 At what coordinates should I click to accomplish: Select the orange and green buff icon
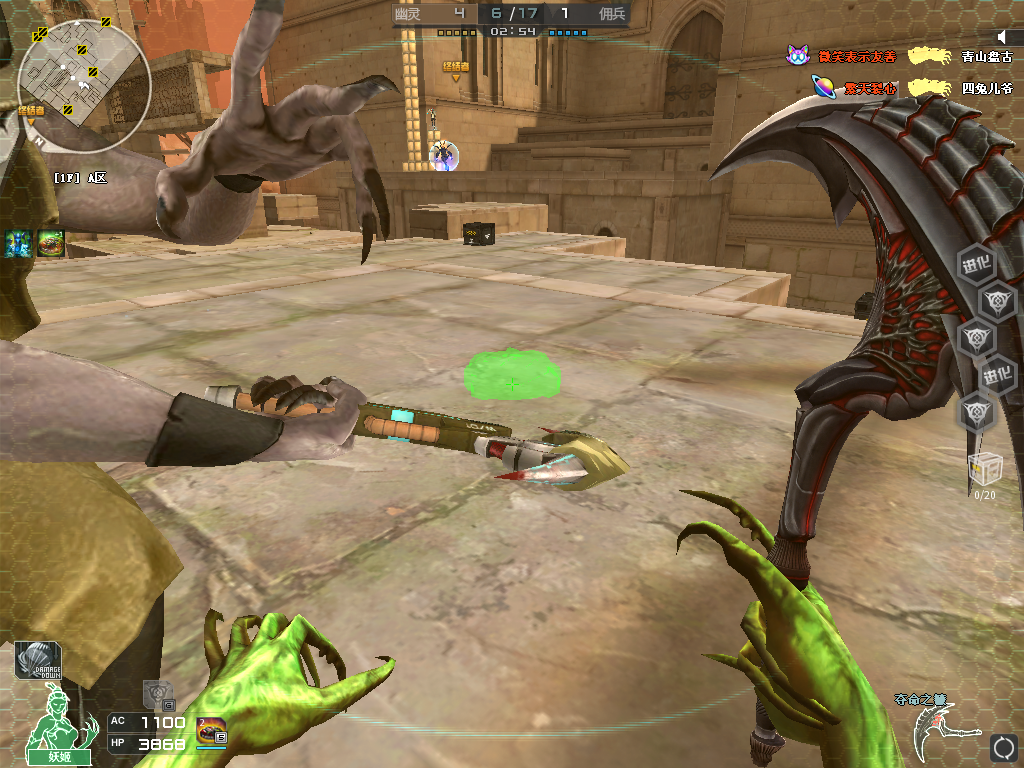coord(51,243)
